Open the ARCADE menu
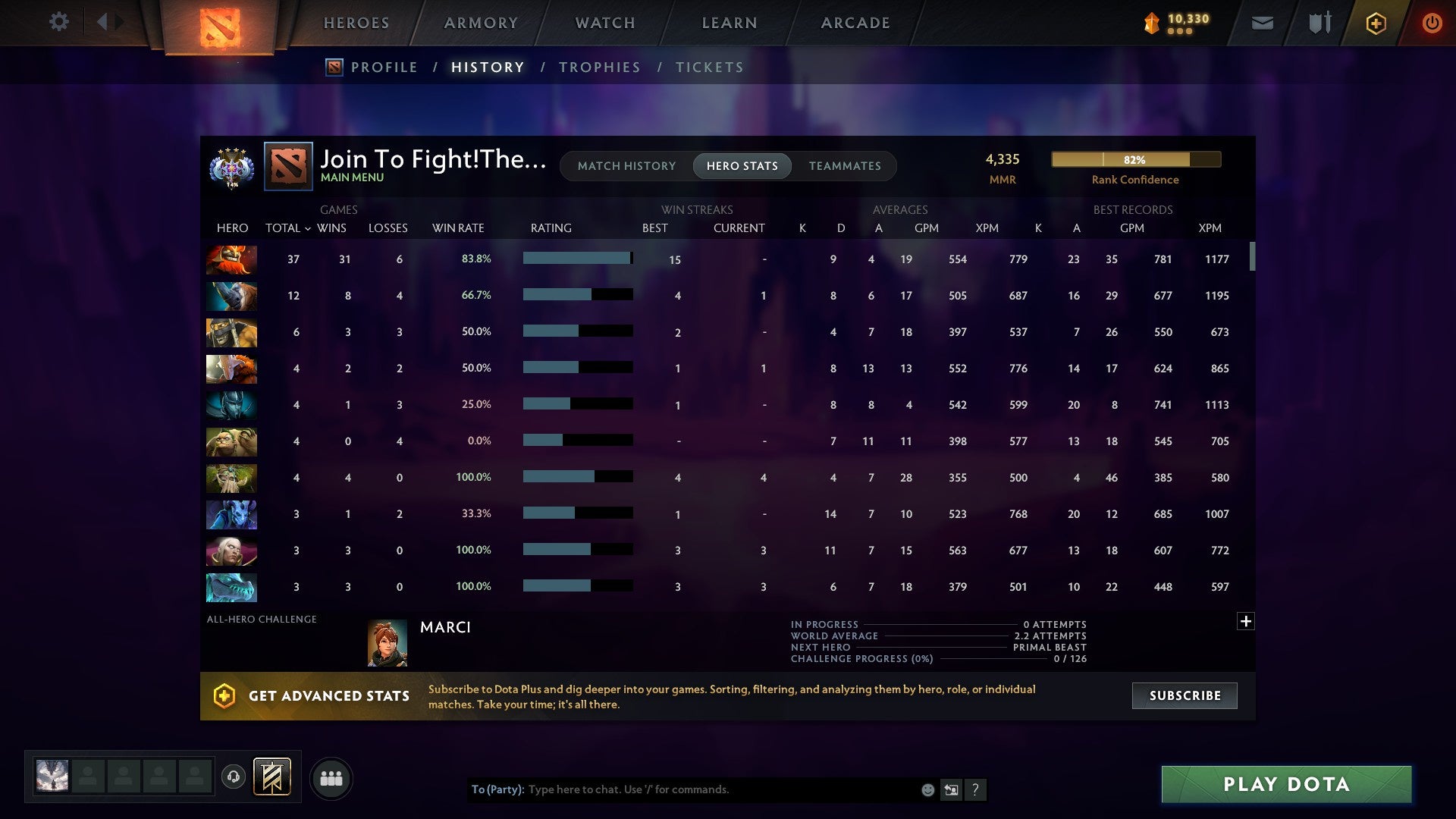The width and height of the screenshot is (1456, 819). (x=854, y=23)
